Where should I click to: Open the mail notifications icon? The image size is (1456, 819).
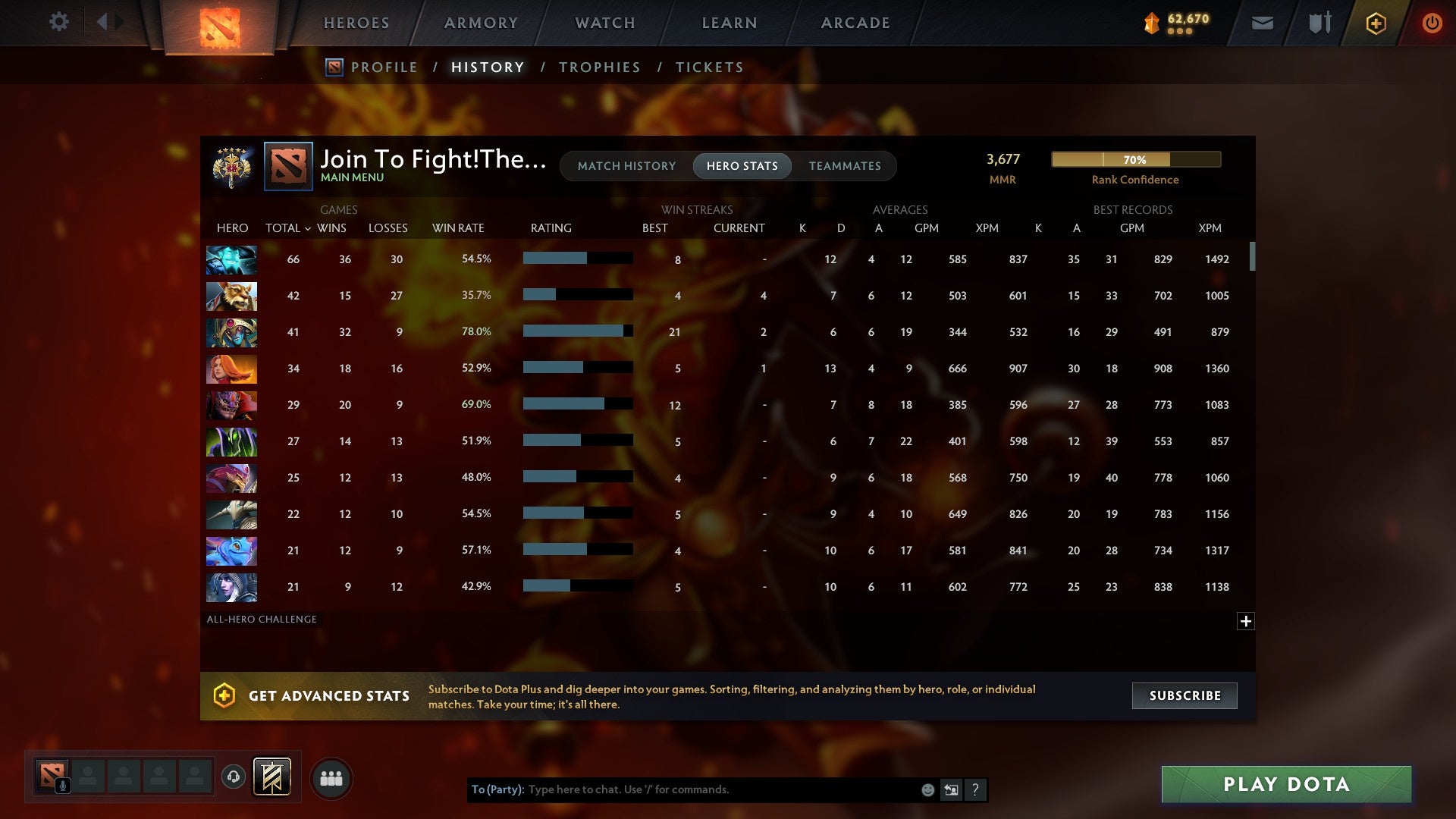pyautogui.click(x=1261, y=23)
